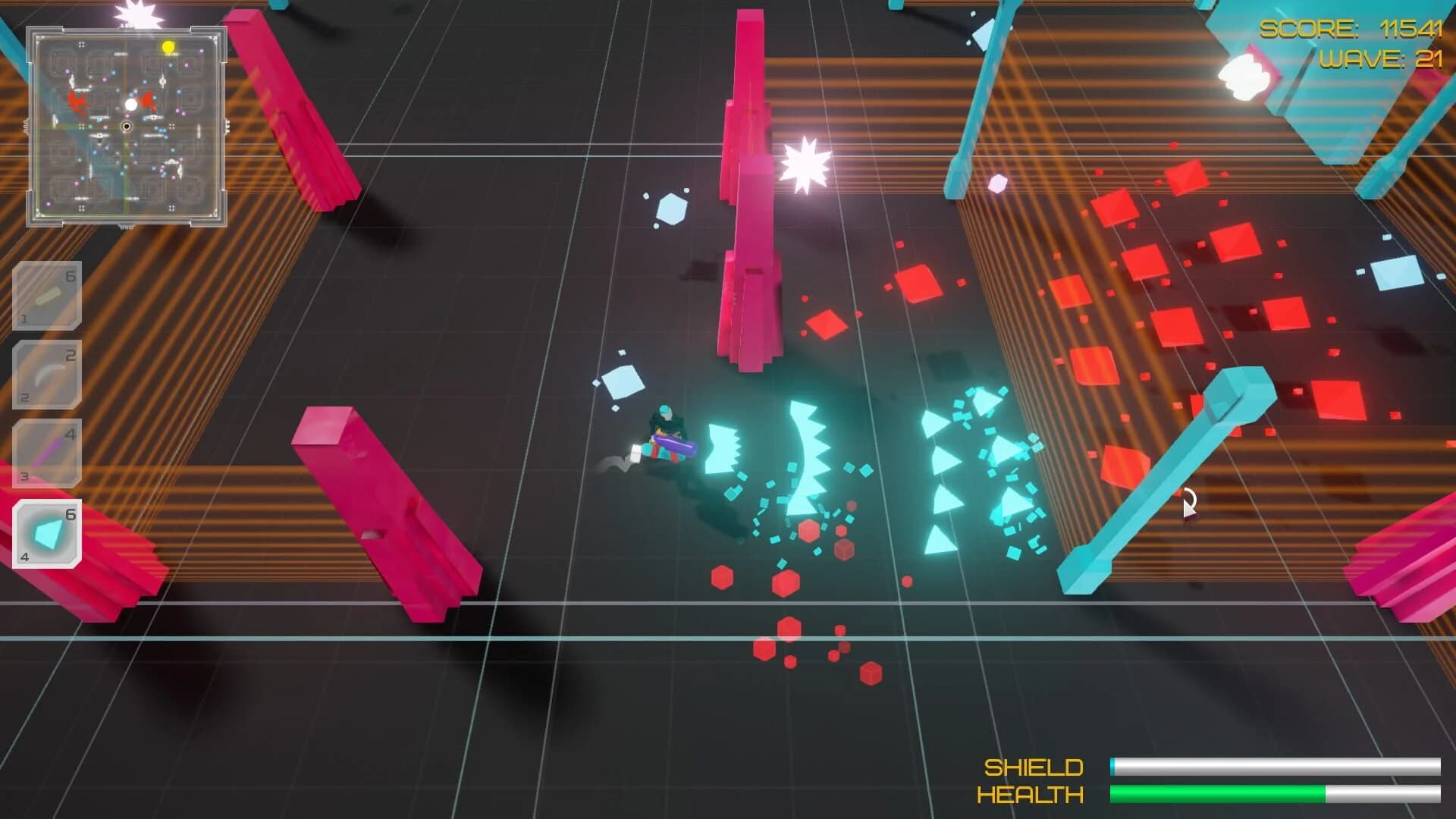Screen dimensions: 1456x819
Task: Click the yellow dot marker on the minimap
Action: tap(168, 45)
